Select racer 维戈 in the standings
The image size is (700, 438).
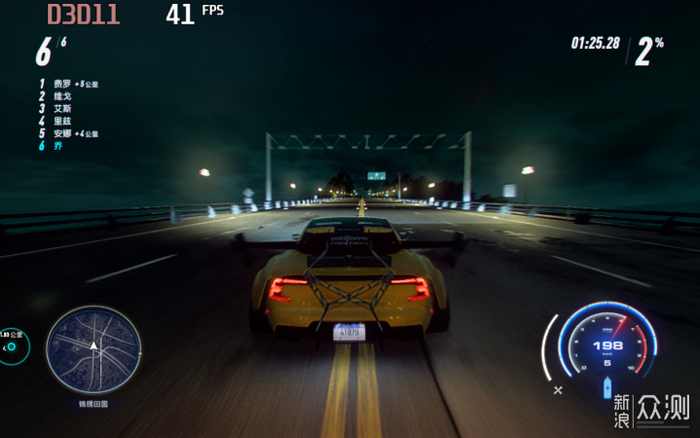(60, 96)
